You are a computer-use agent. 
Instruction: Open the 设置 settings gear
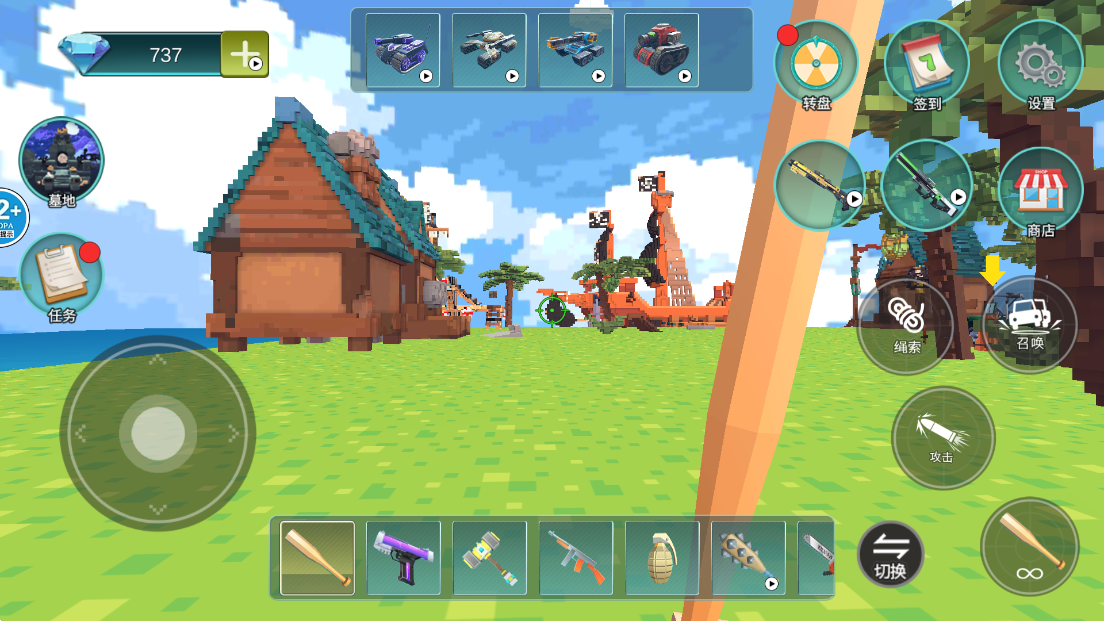[x=1040, y=63]
